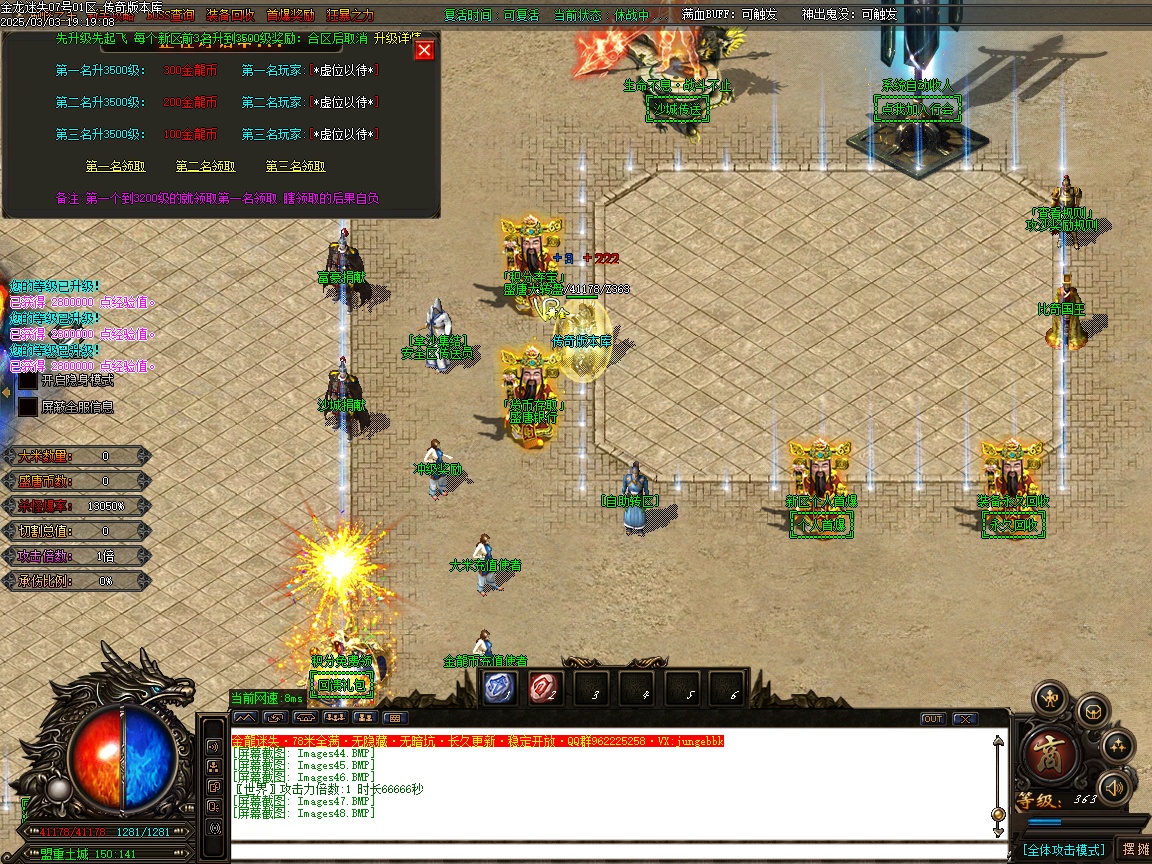Toggle the 开启隐身模式 stealth mode checkbox
Image resolution: width=1152 pixels, height=864 pixels.
pos(28,381)
